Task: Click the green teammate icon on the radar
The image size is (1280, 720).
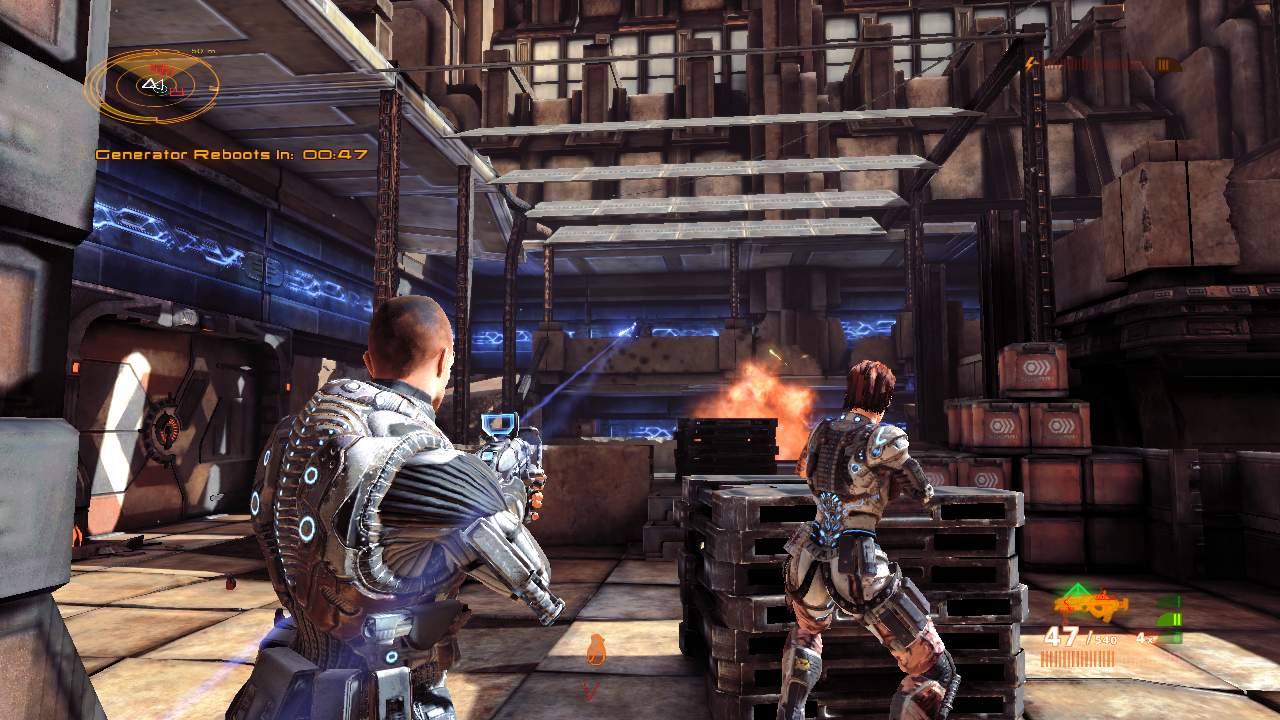Action: tap(159, 91)
